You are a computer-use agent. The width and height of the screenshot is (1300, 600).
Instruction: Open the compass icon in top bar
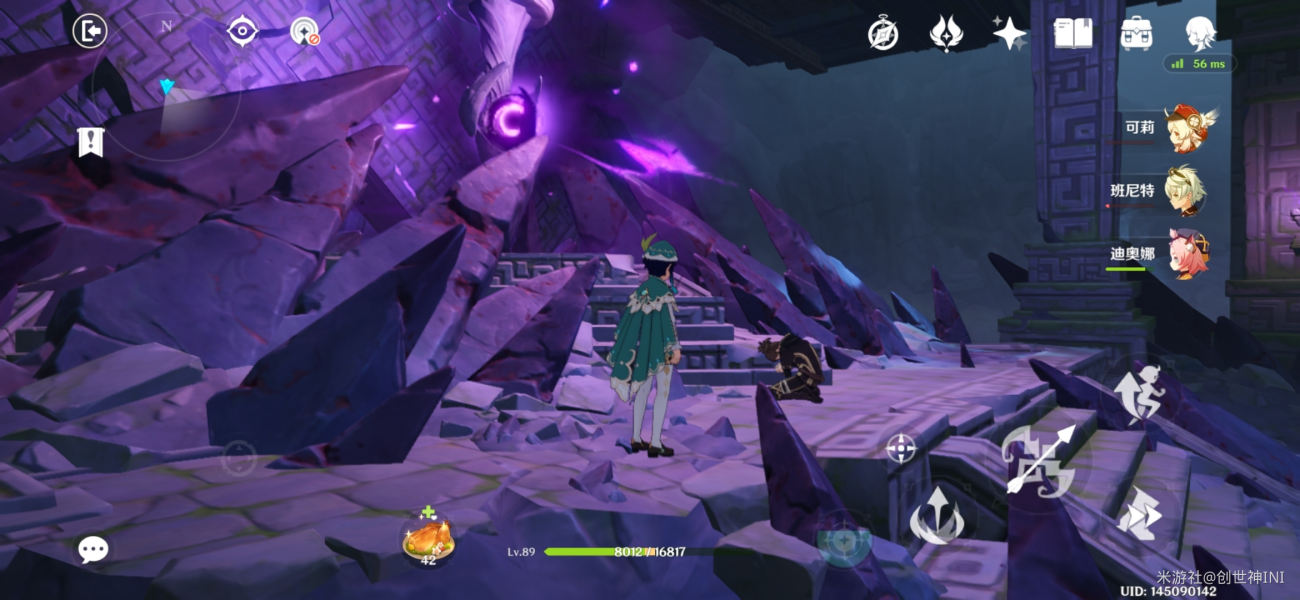883,34
